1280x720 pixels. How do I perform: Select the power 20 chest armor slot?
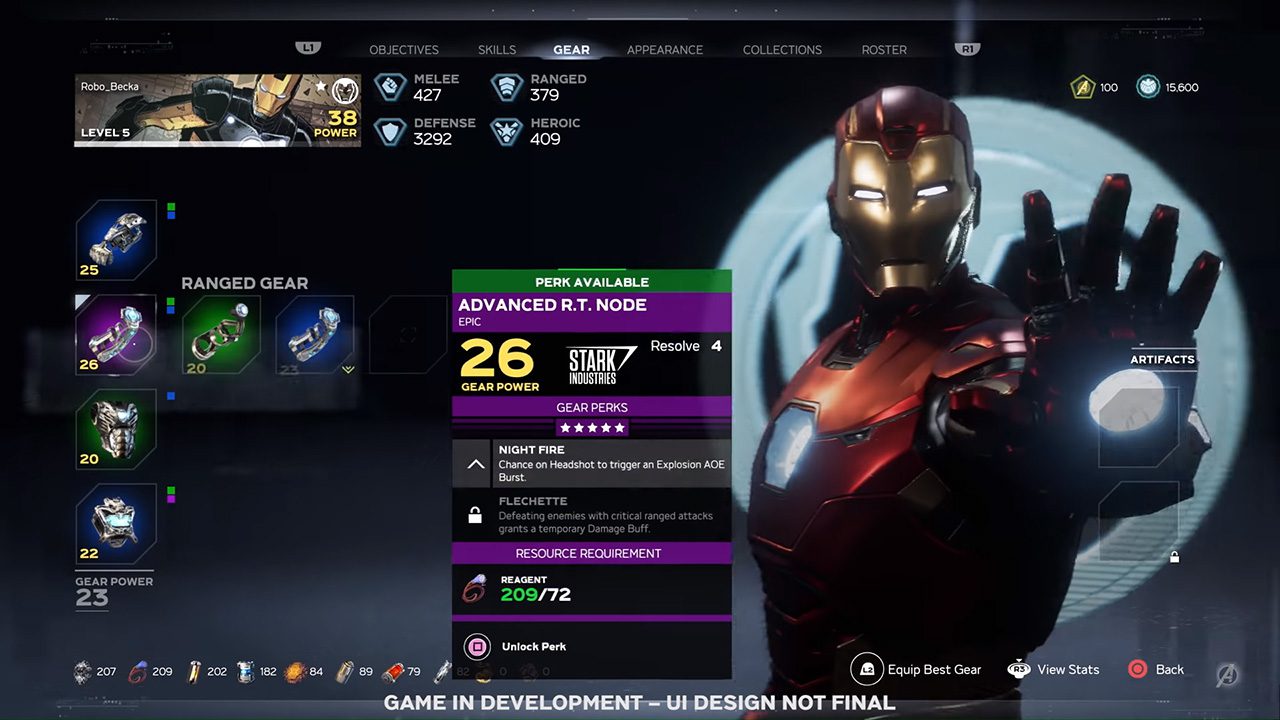click(116, 429)
